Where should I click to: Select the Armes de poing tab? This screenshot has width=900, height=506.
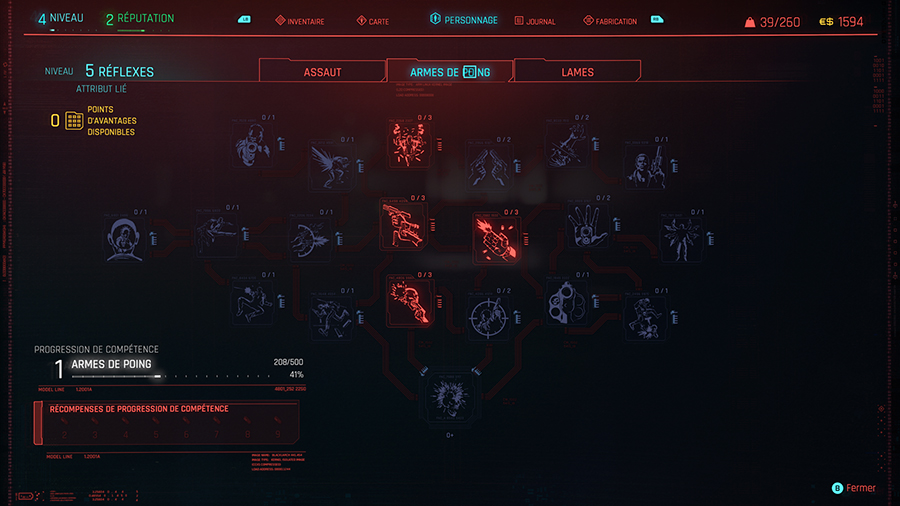(450, 72)
